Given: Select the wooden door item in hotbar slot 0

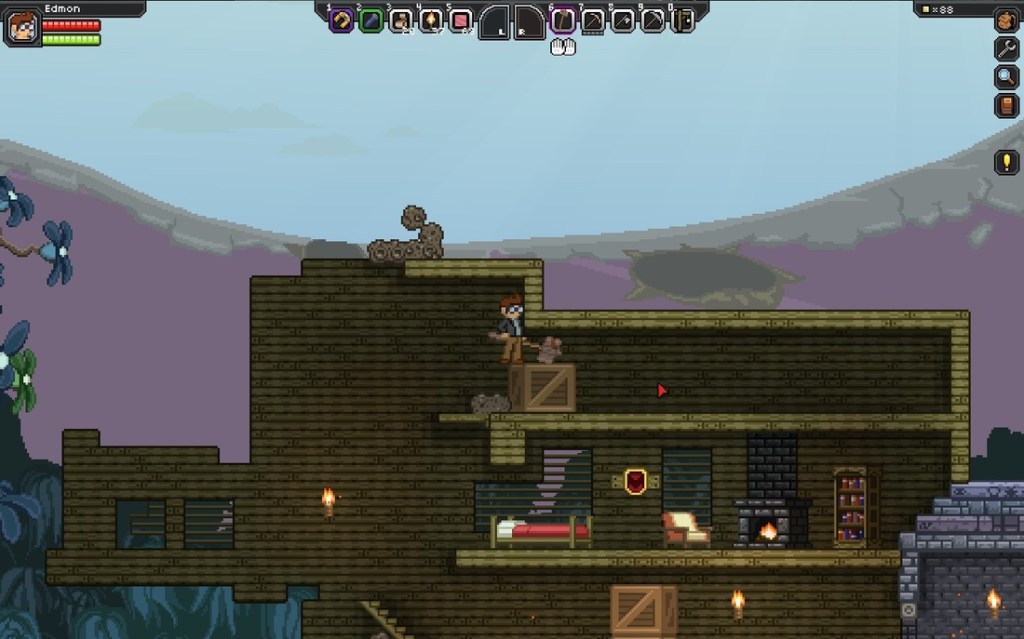Looking at the screenshot, I should (683, 20).
